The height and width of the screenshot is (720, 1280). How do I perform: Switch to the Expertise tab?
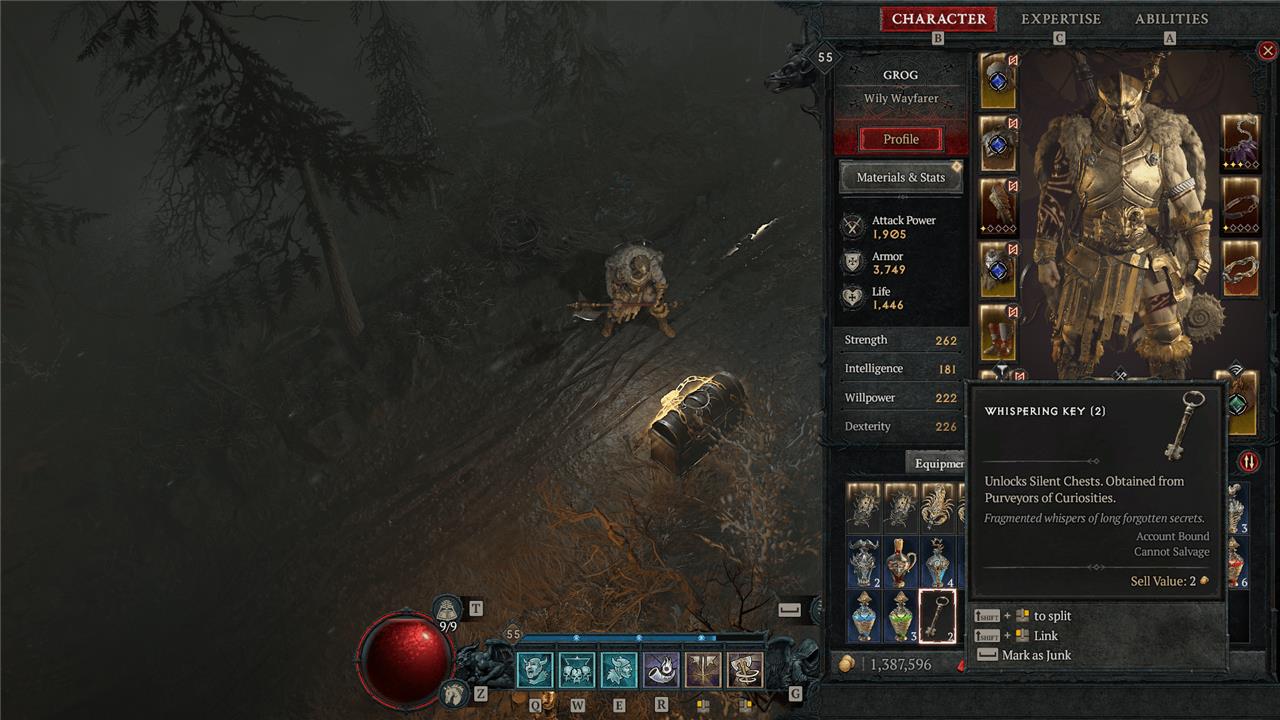1060,19
